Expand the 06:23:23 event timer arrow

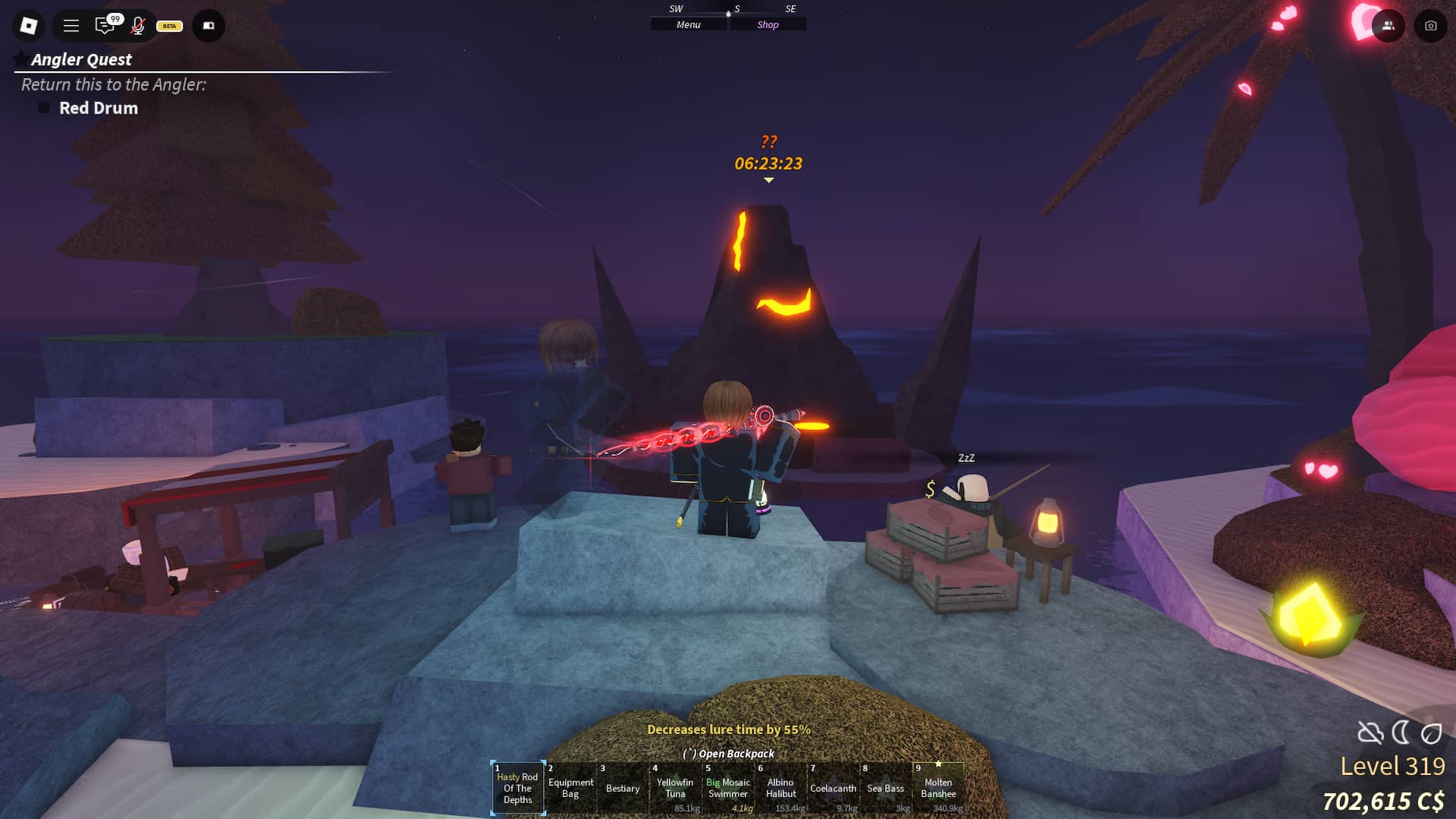coord(769,180)
